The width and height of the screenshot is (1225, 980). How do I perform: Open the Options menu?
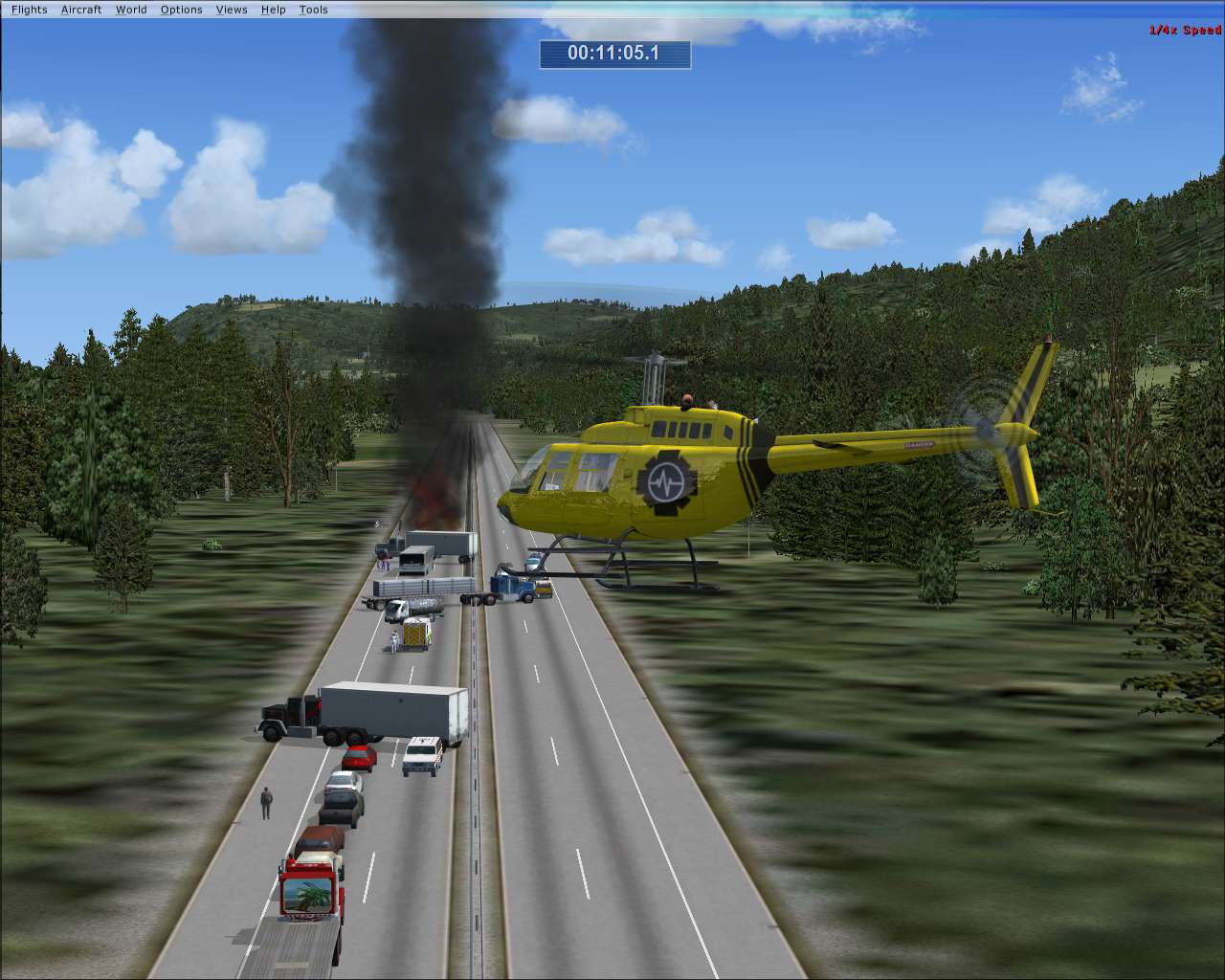pyautogui.click(x=181, y=10)
